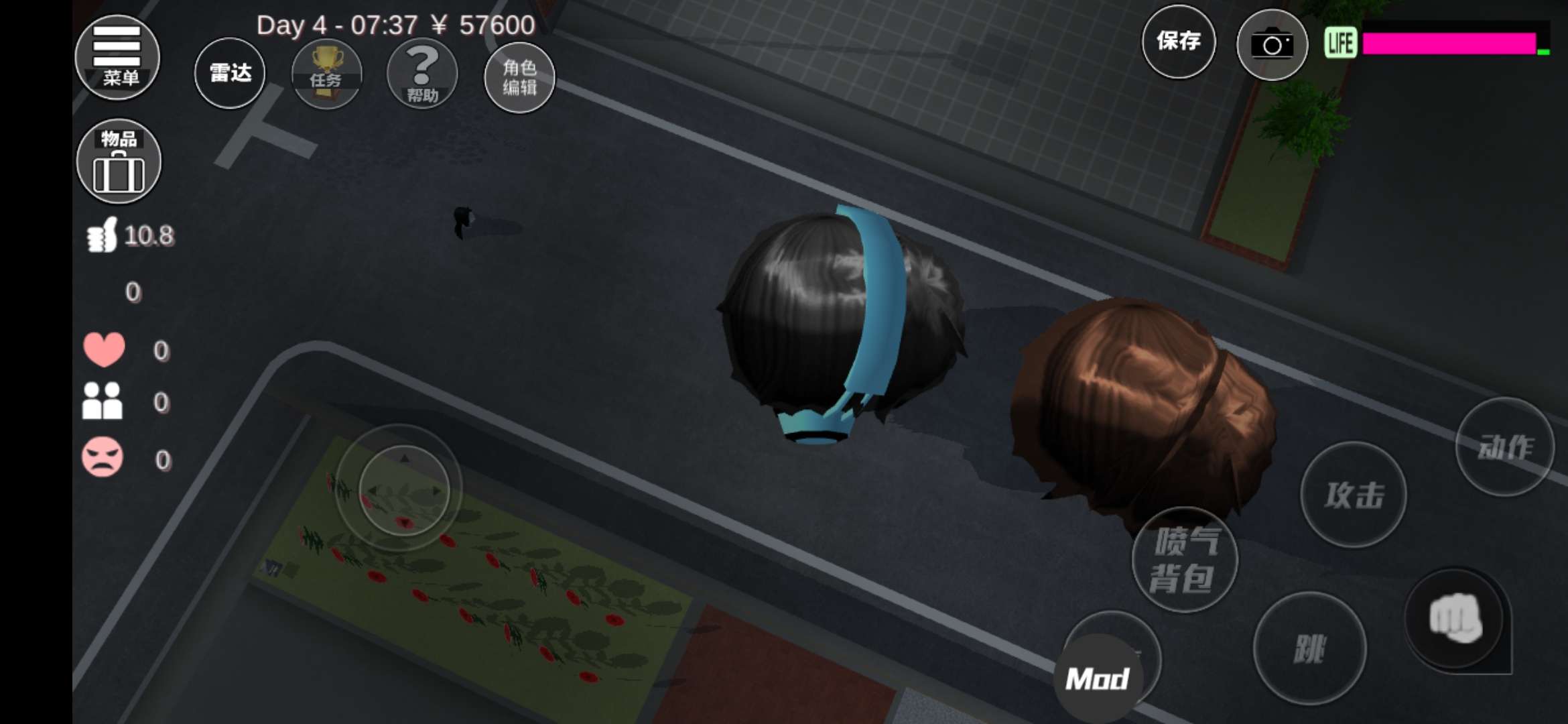Screen dimensions: 1568x724
Task: Open the 菜单 hamburger menu
Action: pyautogui.click(x=117, y=58)
